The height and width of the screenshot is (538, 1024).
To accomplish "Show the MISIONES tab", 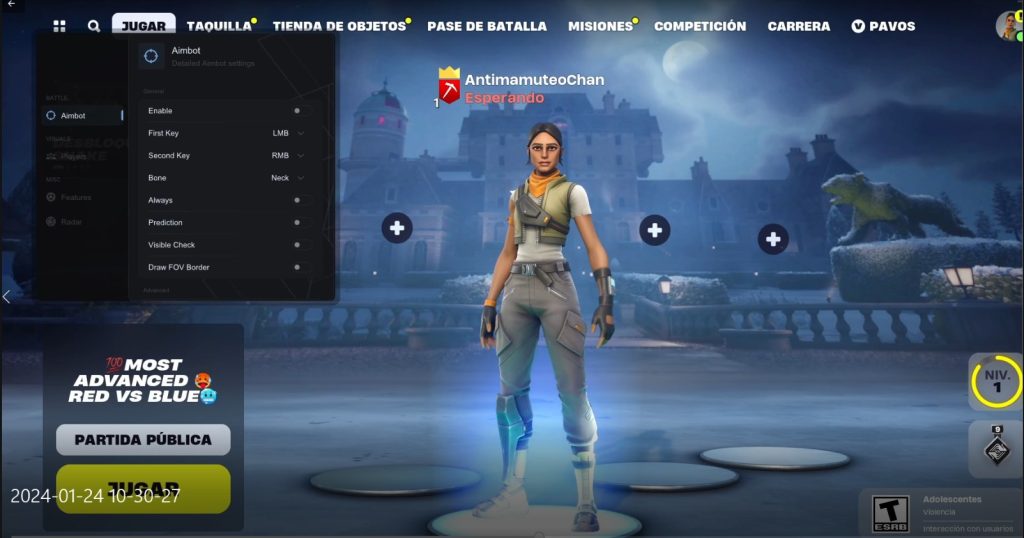I will pos(600,26).
